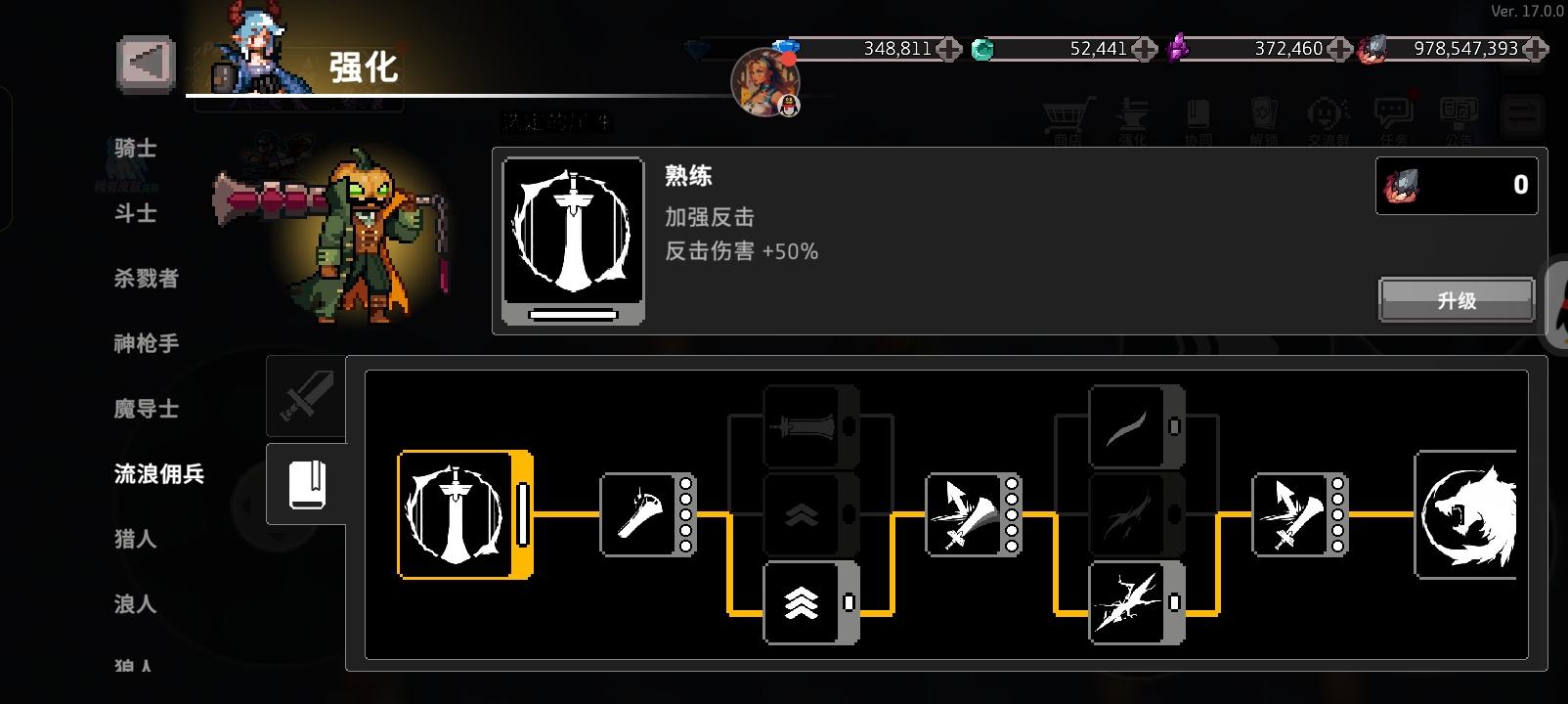Open the 协同 co-op panel icon
This screenshot has width=1568, height=704.
tap(1196, 115)
